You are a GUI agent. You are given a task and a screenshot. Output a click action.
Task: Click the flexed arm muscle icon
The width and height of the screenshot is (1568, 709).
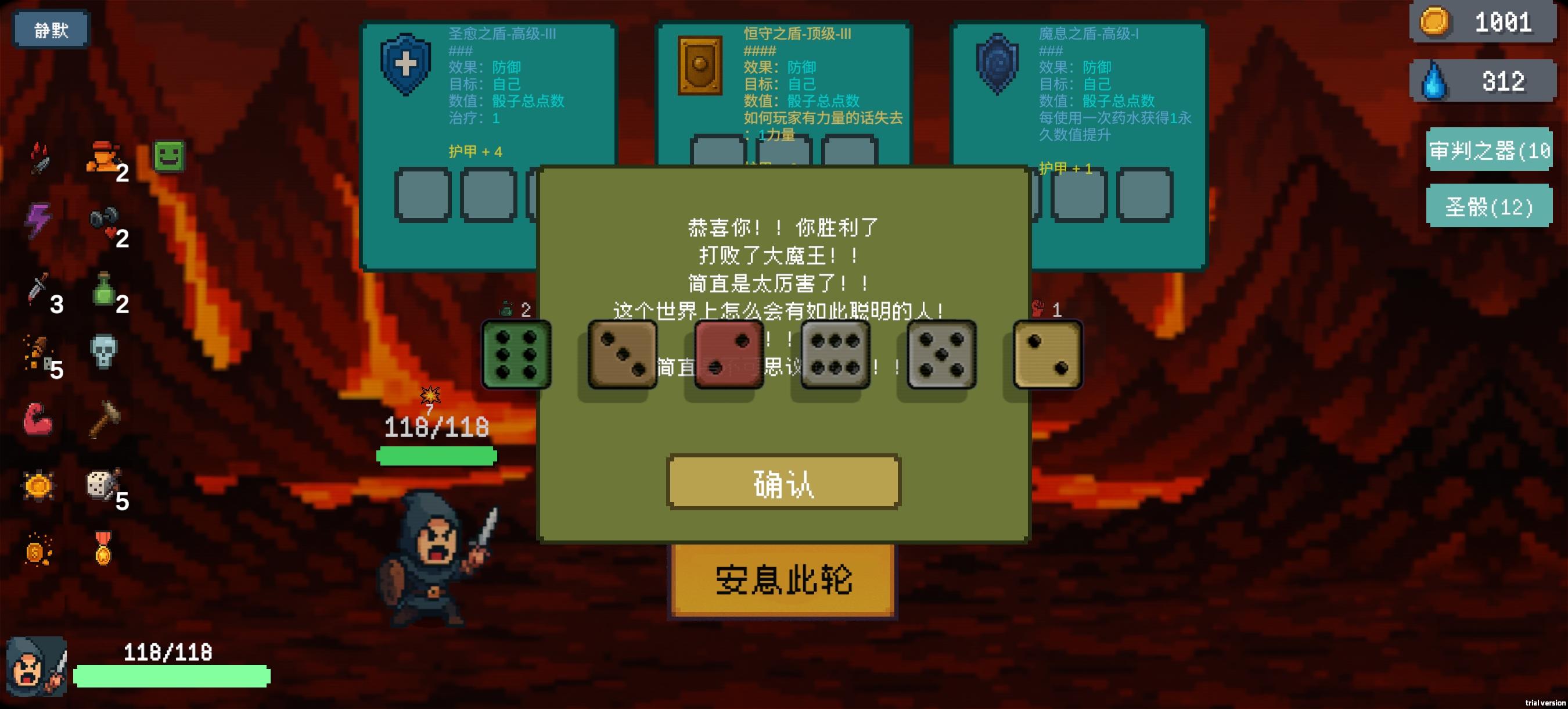(x=38, y=420)
